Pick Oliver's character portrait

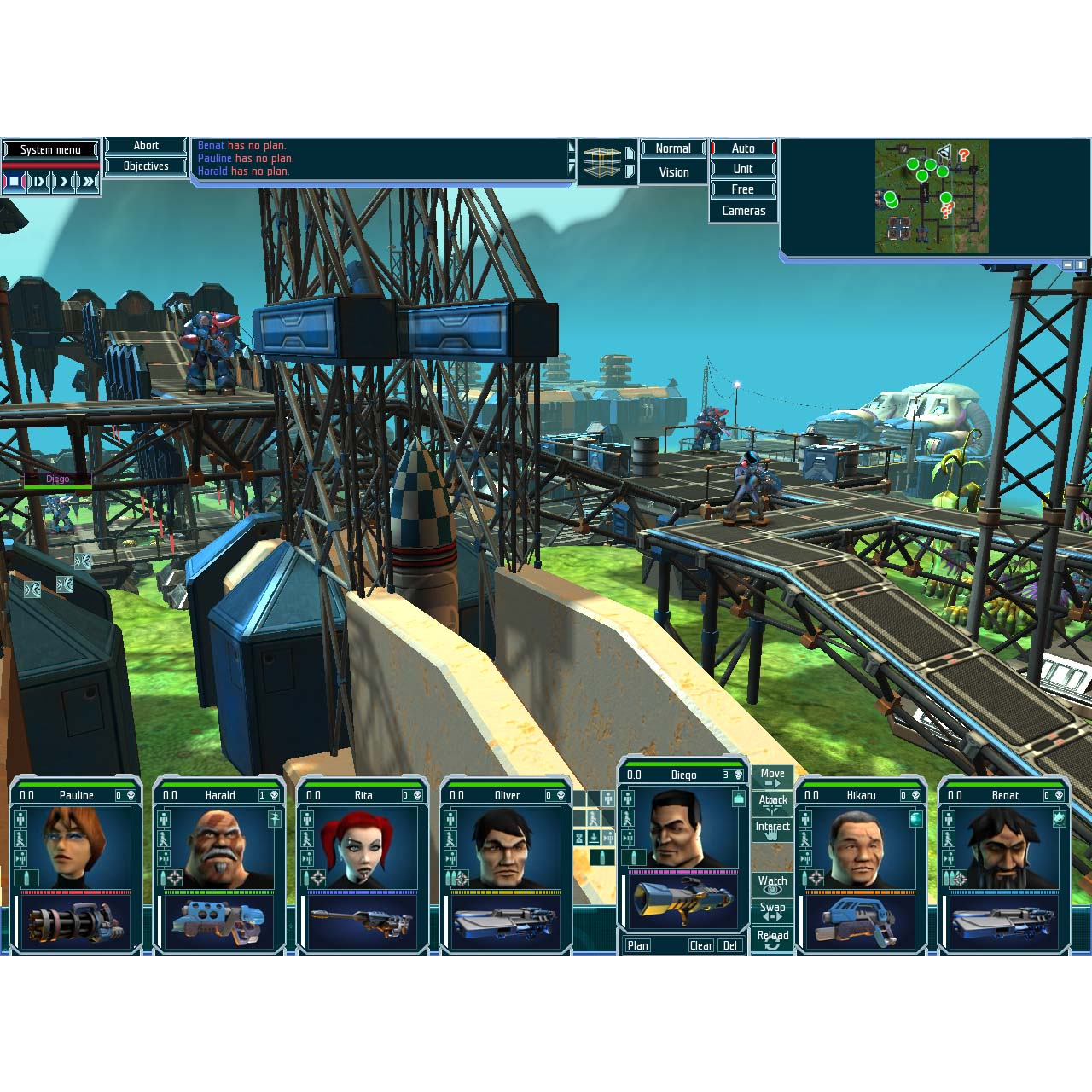[506, 846]
